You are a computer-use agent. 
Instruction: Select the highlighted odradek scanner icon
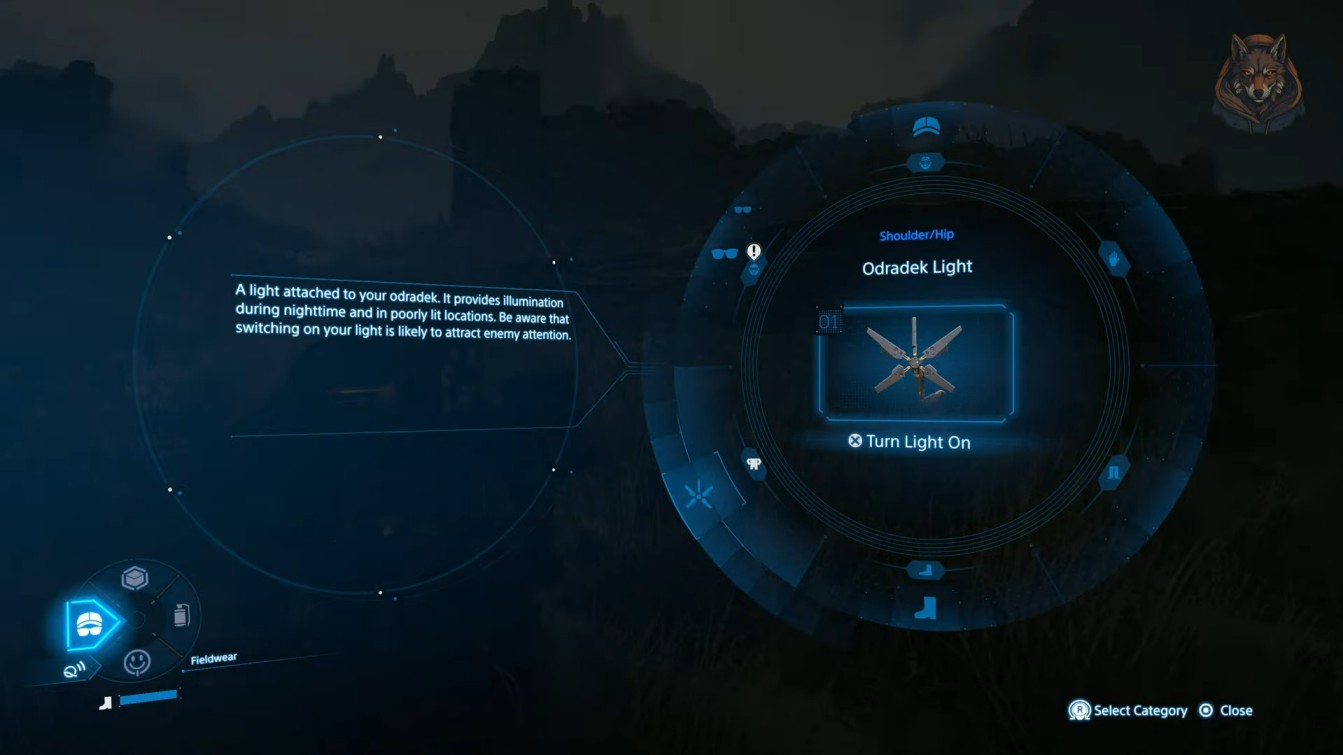698,494
